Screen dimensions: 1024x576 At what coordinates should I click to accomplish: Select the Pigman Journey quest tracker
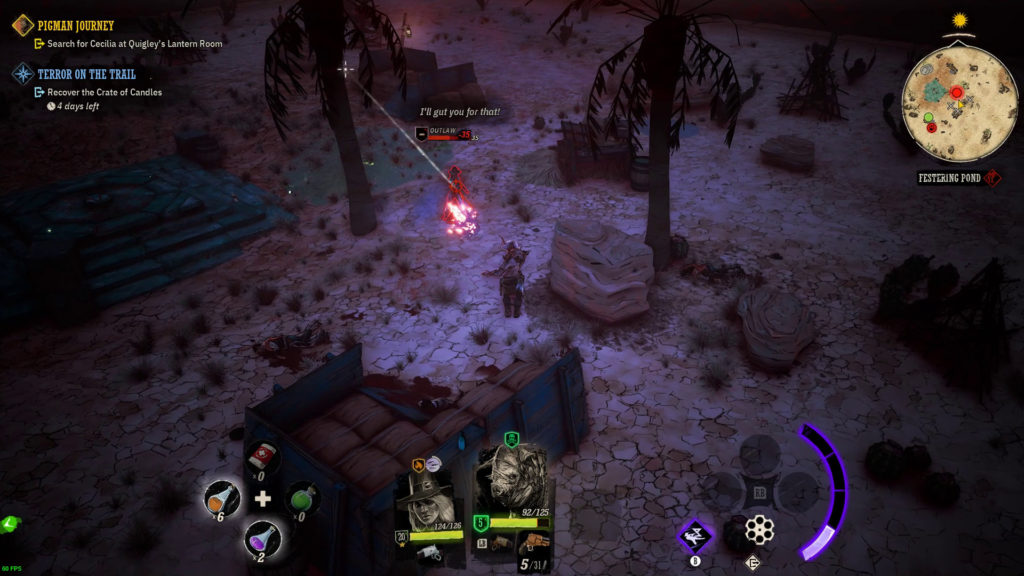(75, 25)
